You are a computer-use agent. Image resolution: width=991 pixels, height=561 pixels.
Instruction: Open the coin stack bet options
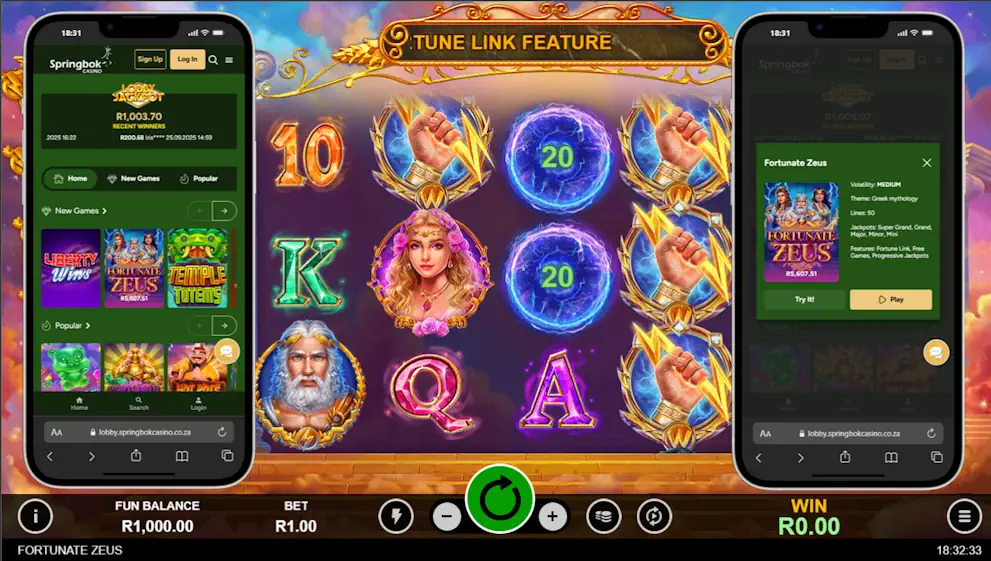point(604,516)
